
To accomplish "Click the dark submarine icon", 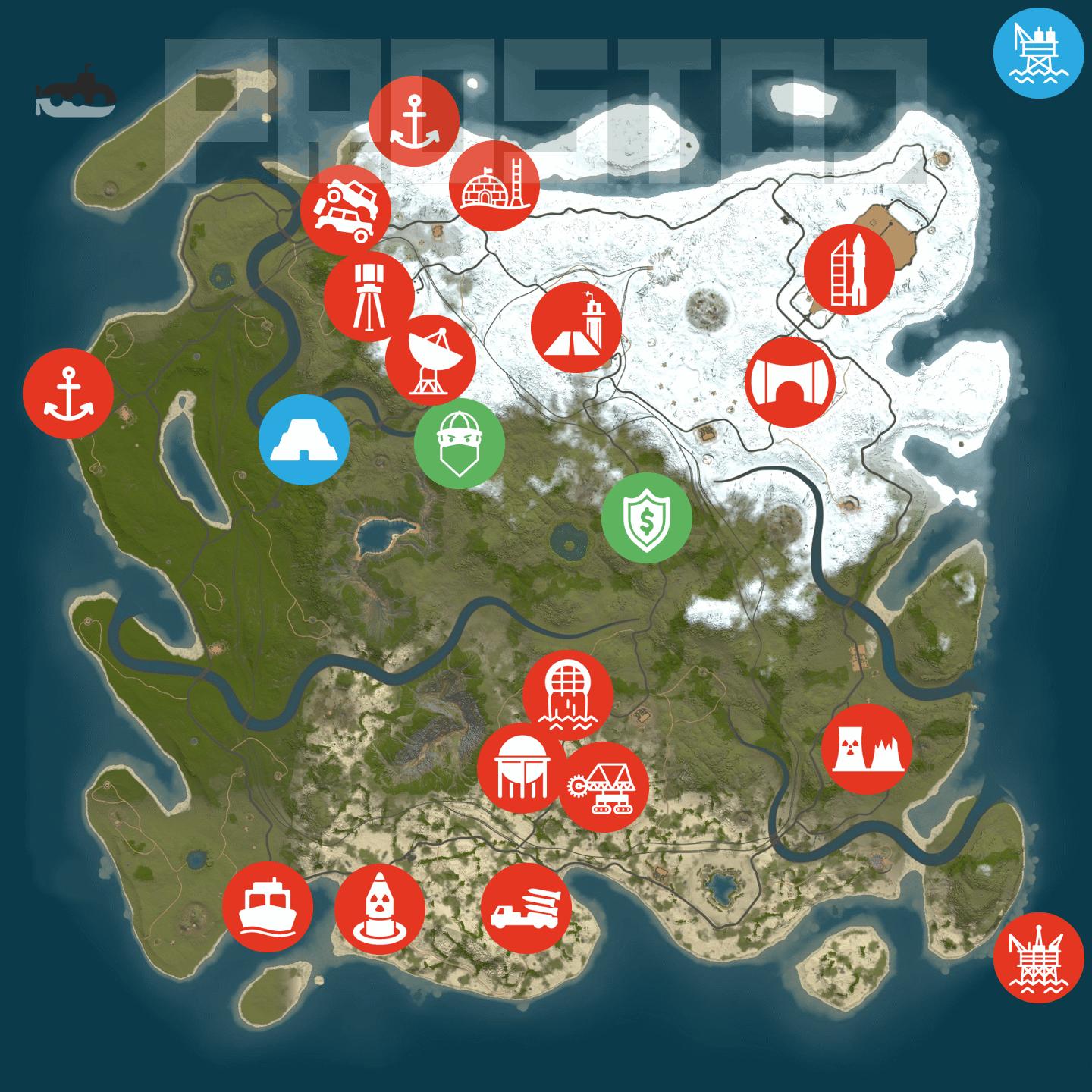I will point(75,93).
